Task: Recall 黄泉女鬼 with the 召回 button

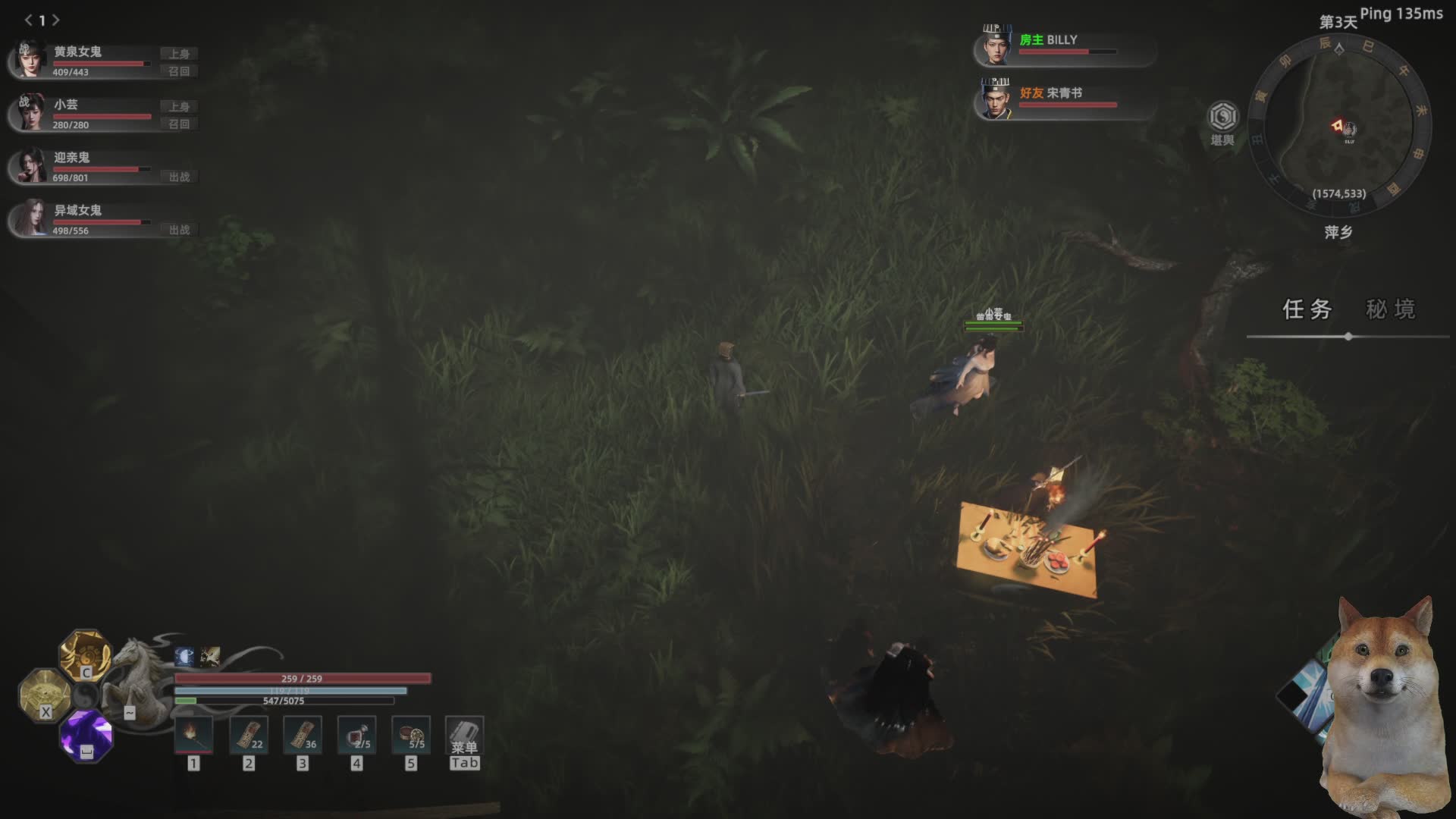Action: tap(179, 71)
